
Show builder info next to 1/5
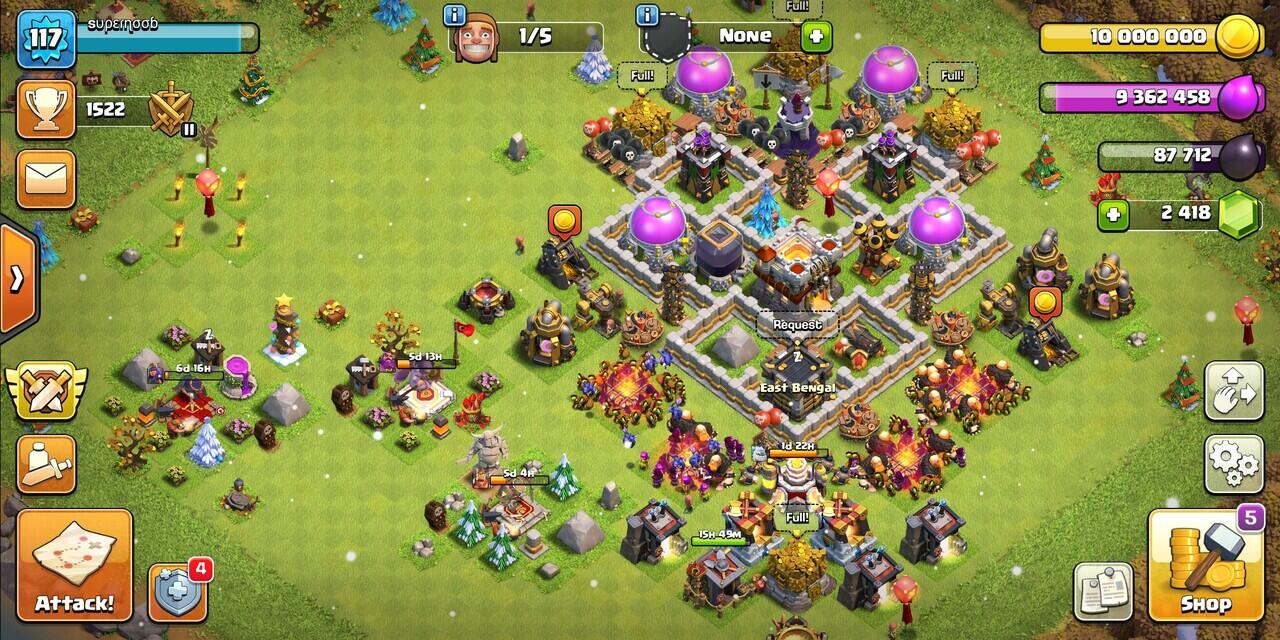(458, 15)
